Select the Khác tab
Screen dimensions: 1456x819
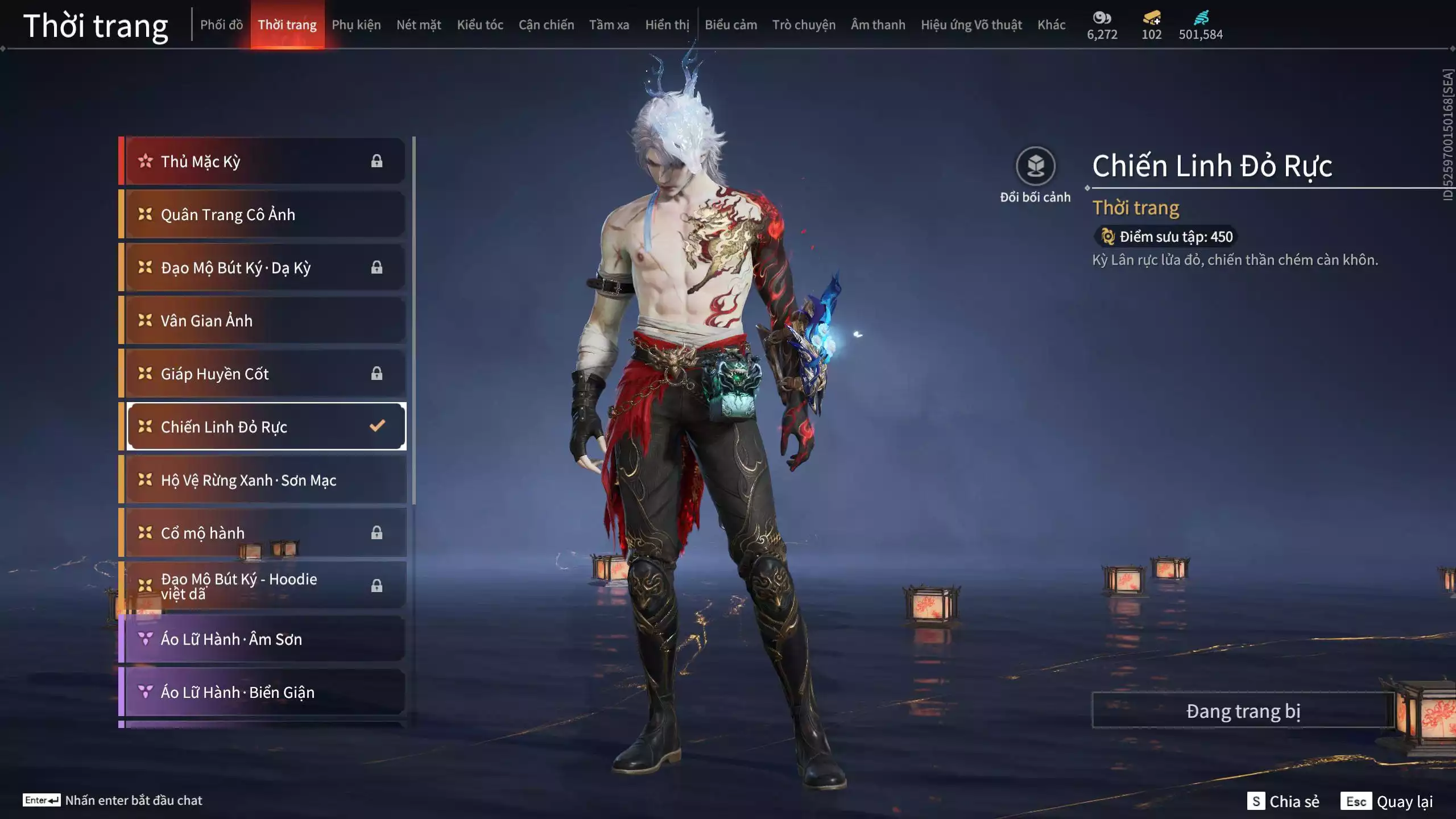click(1051, 25)
